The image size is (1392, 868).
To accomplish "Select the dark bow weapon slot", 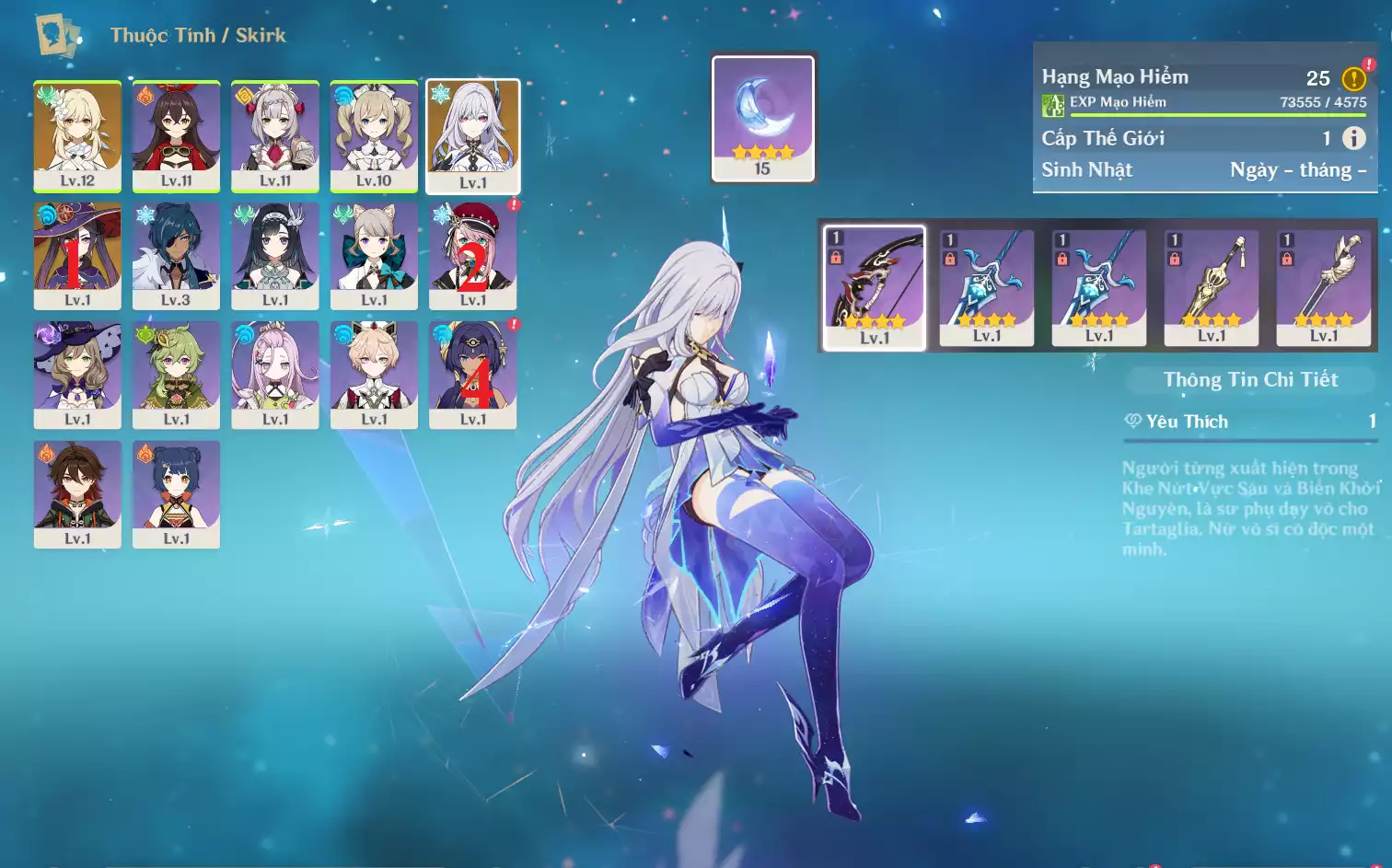I will coord(875,287).
